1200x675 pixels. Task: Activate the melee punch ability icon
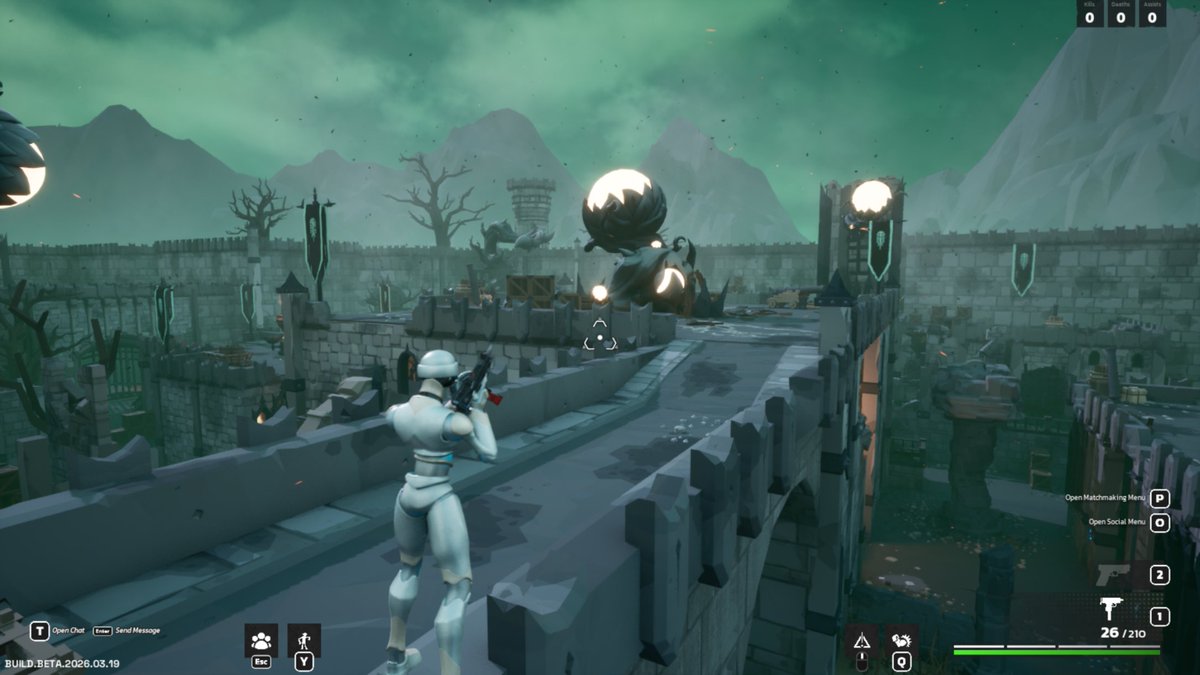[901, 641]
